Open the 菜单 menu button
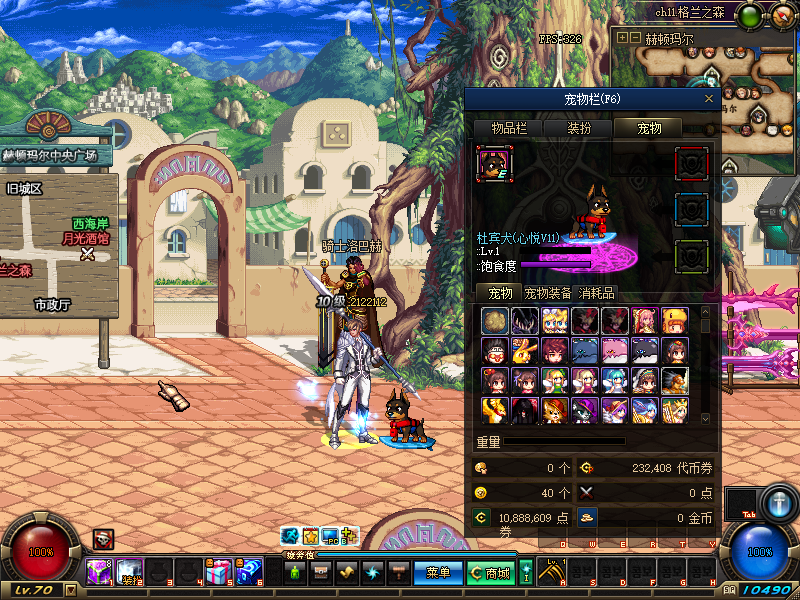The image size is (800, 600). click(x=439, y=573)
